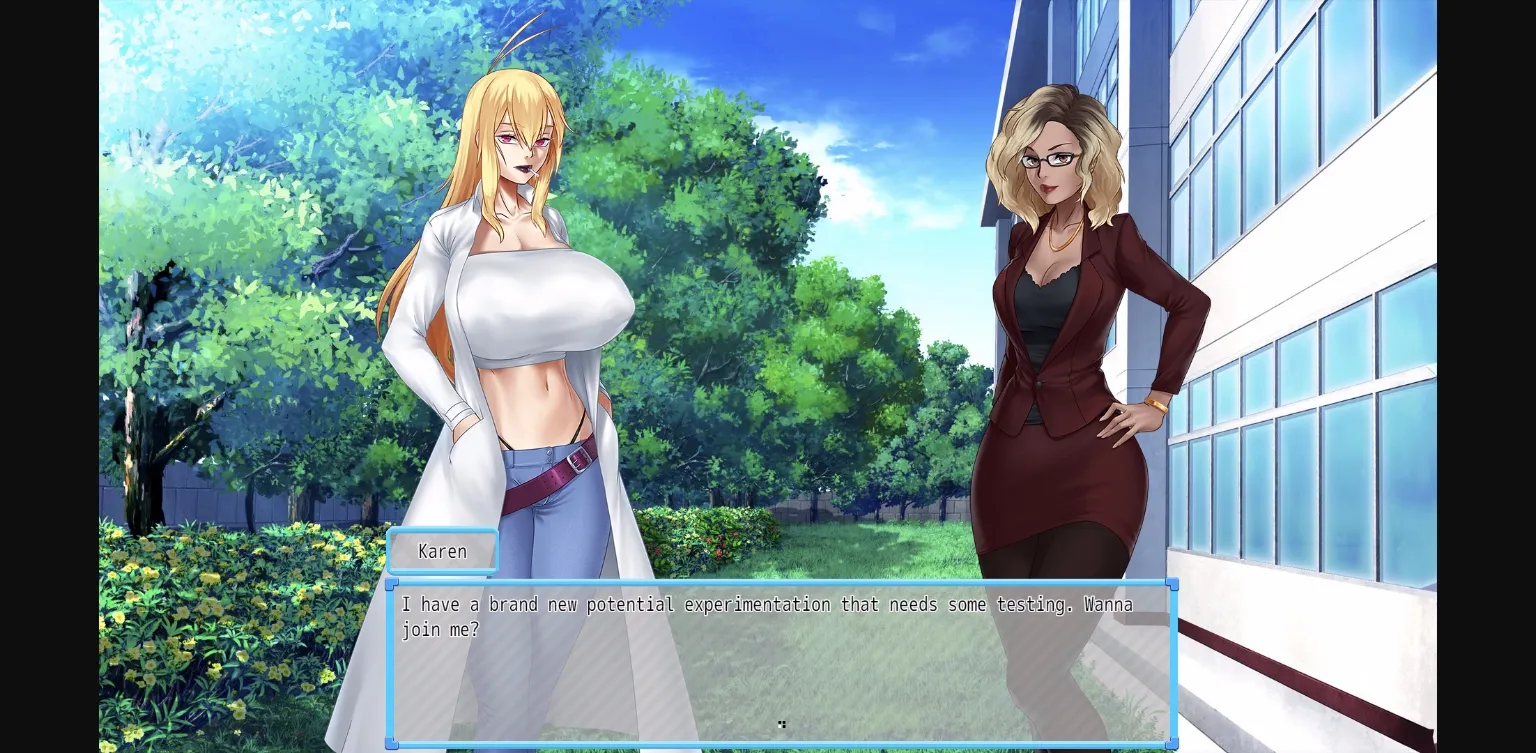Click the text 'Wanna join me?' to advance
Viewport: 1536px width, 753px height.
click(x=440, y=629)
